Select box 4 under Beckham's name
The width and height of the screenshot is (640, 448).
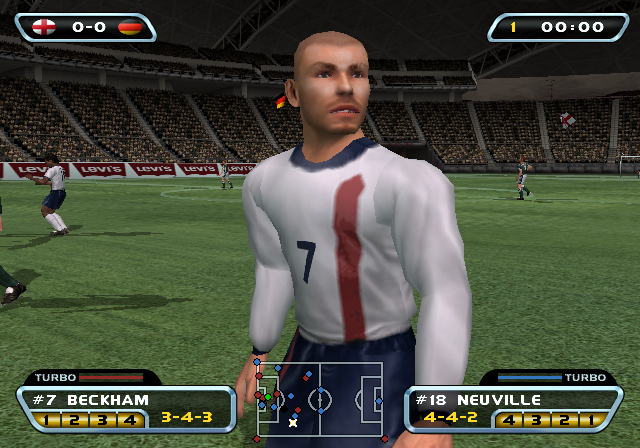pyautogui.click(x=129, y=419)
